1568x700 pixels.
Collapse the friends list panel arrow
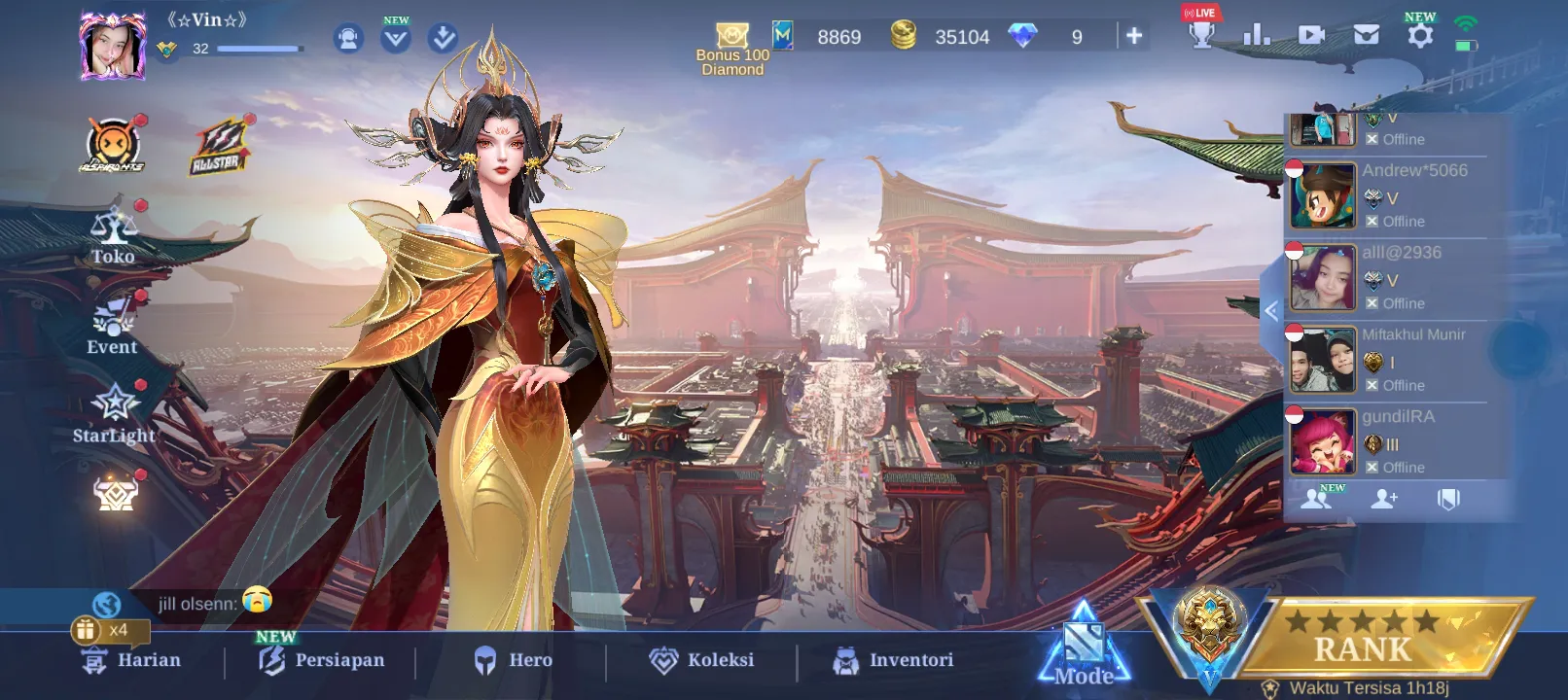pos(1270,311)
